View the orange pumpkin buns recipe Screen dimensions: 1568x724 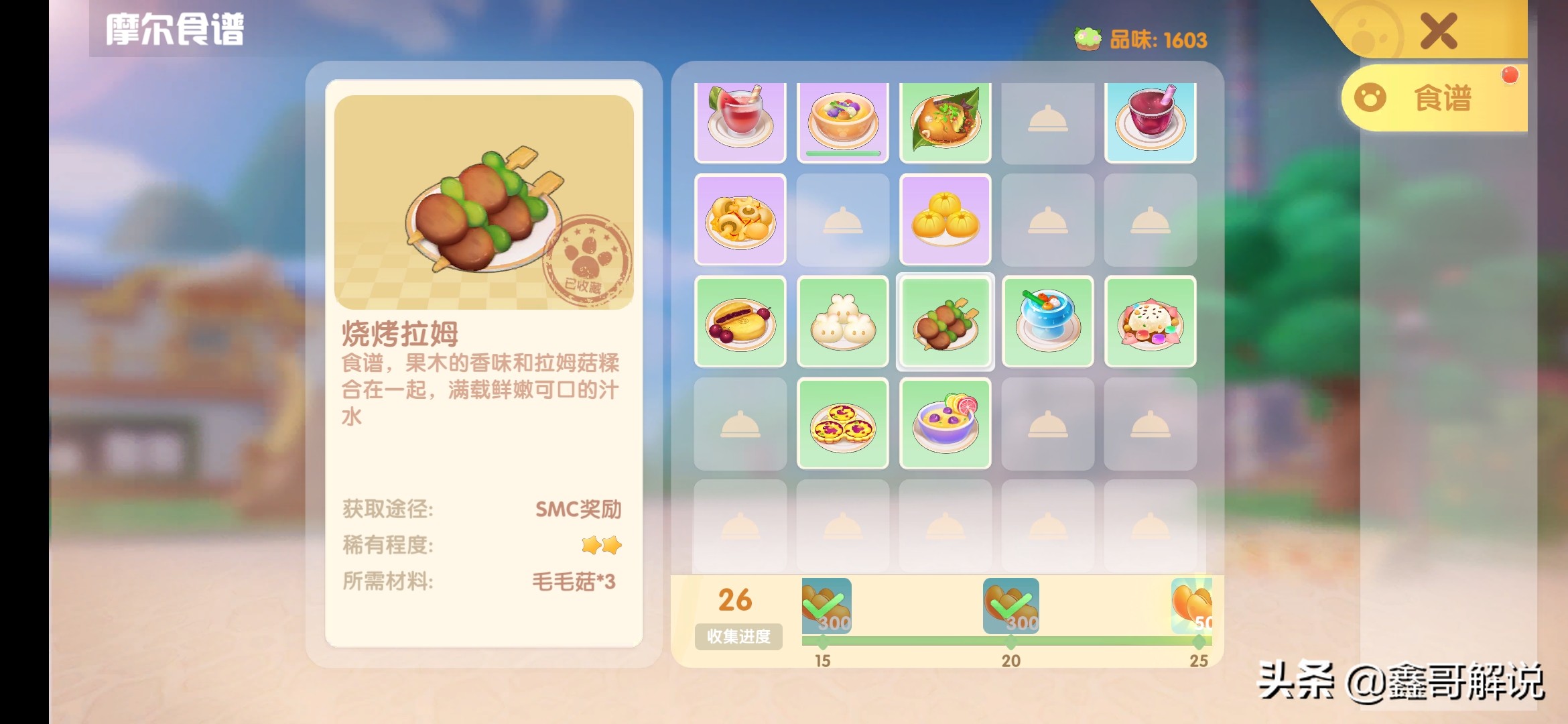pos(945,221)
